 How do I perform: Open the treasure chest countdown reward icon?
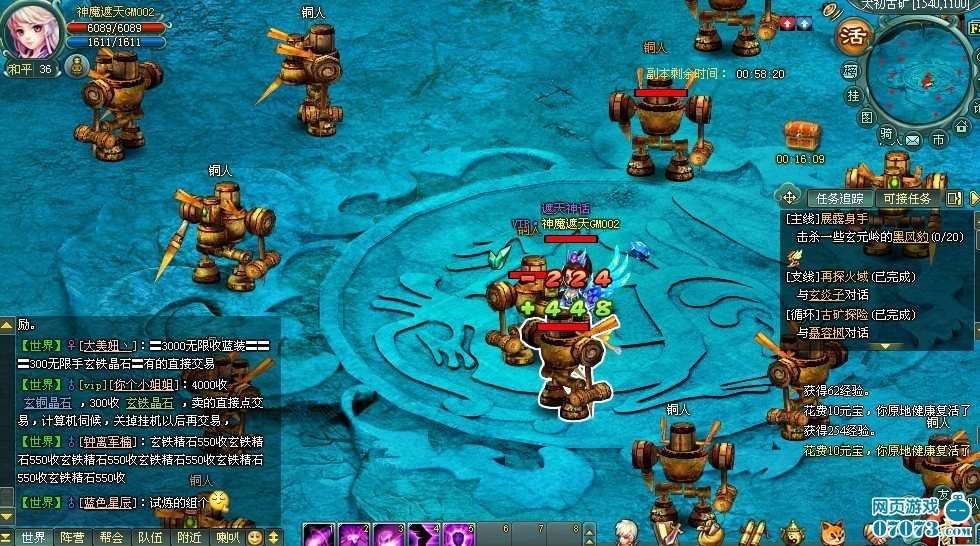click(800, 134)
